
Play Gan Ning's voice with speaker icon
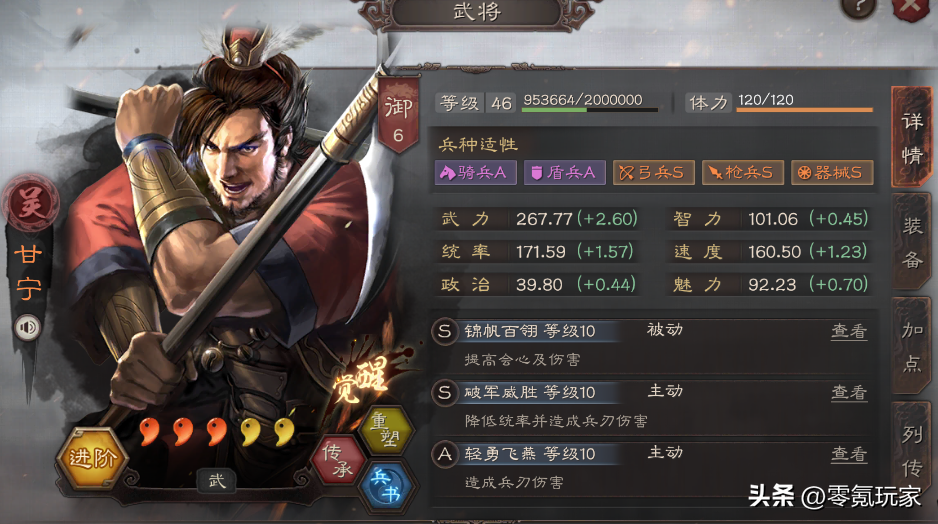click(x=27, y=326)
